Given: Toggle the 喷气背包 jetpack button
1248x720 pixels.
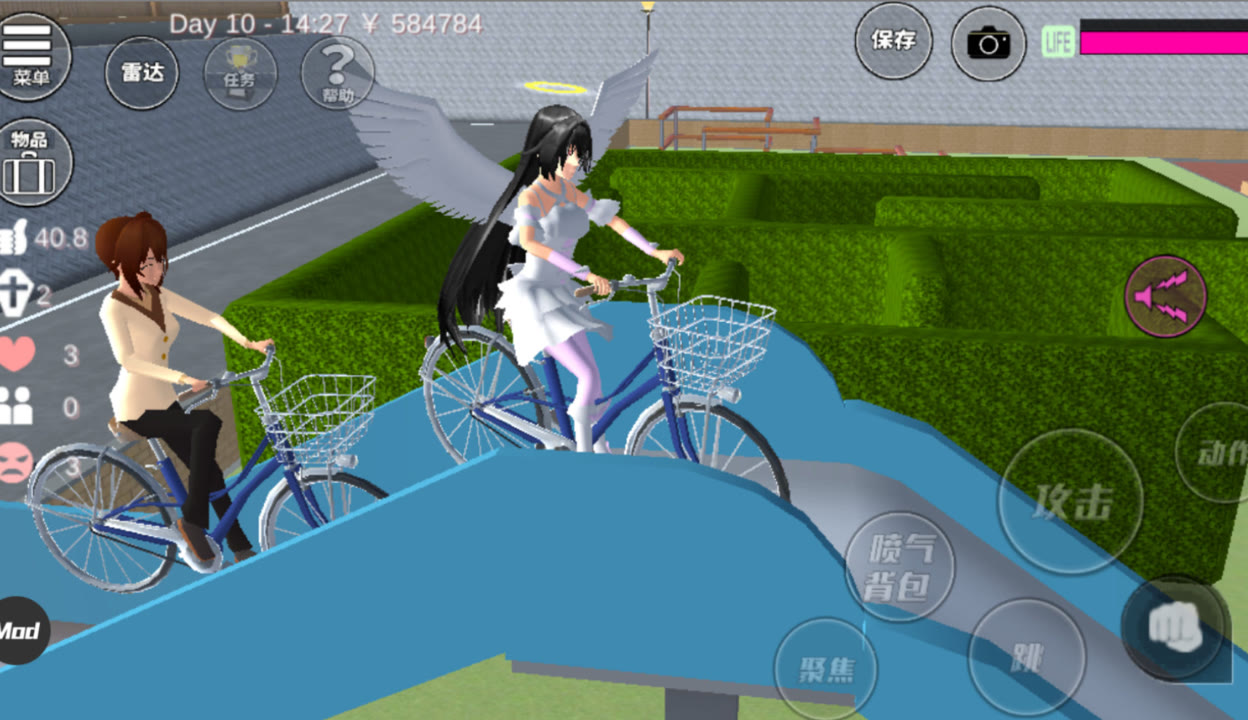Looking at the screenshot, I should (x=899, y=567).
